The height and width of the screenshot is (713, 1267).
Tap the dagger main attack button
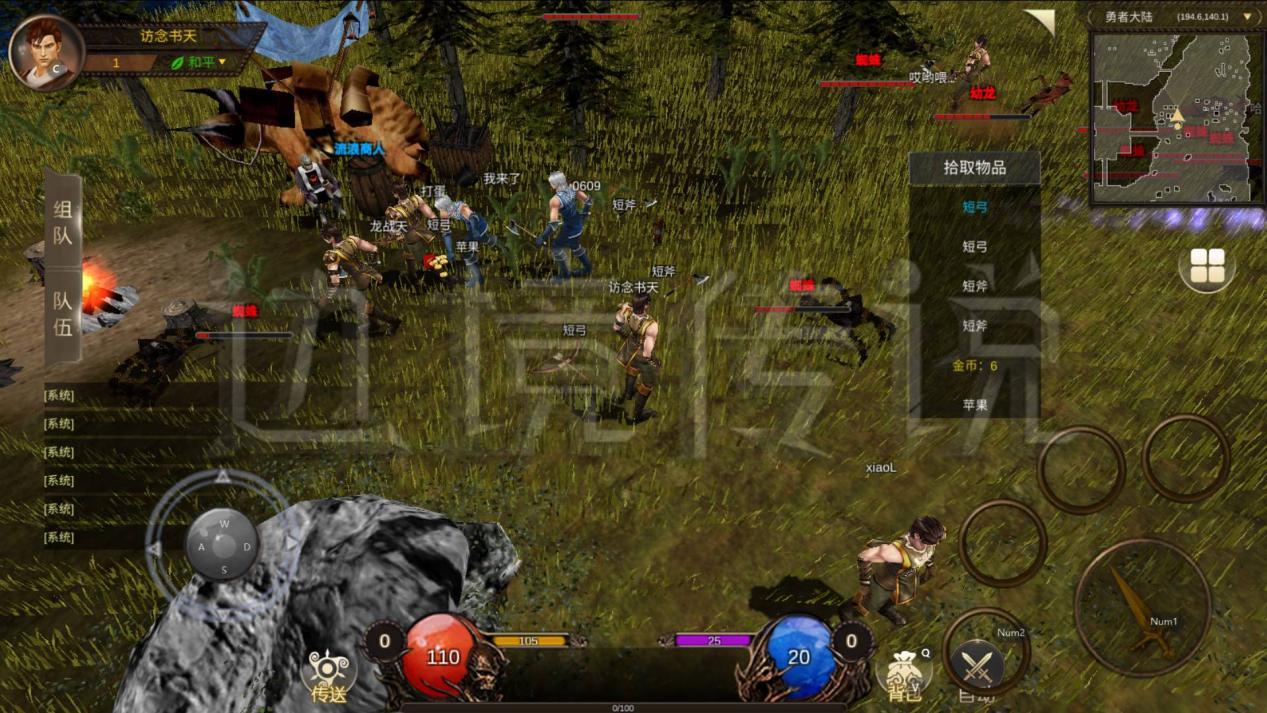[1142, 607]
